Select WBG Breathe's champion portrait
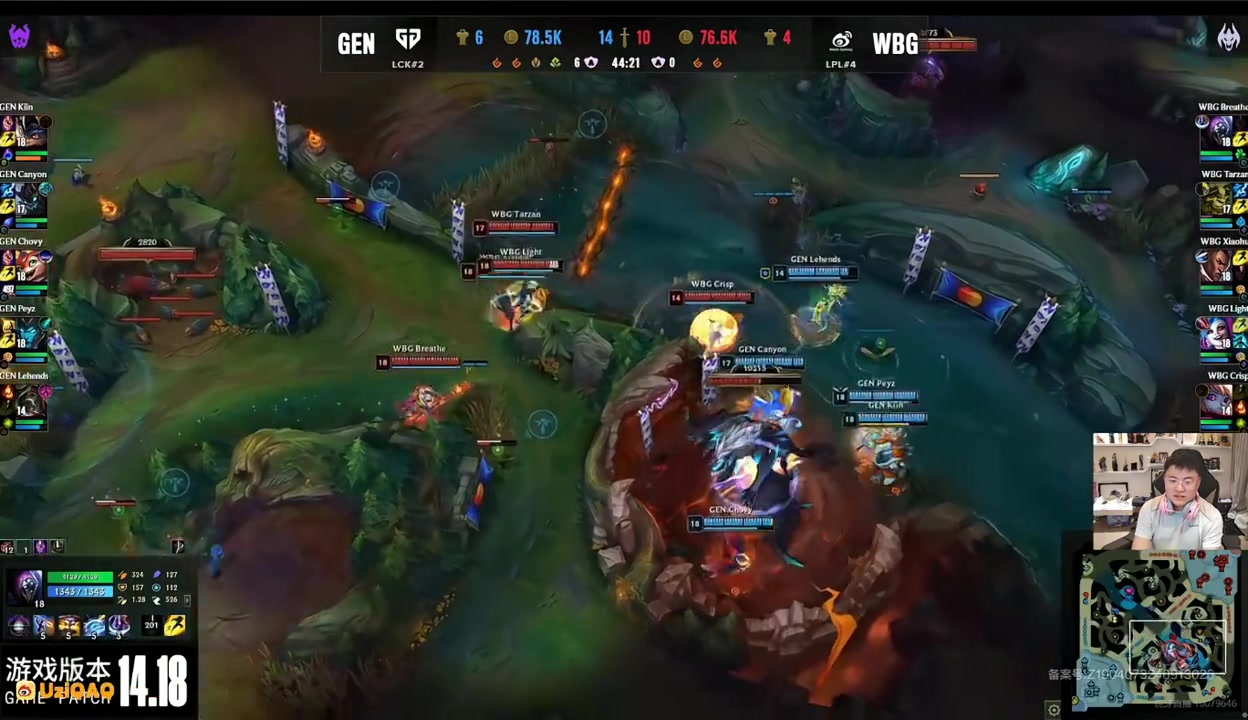Screen dimensions: 1248x720 coord(1220,131)
